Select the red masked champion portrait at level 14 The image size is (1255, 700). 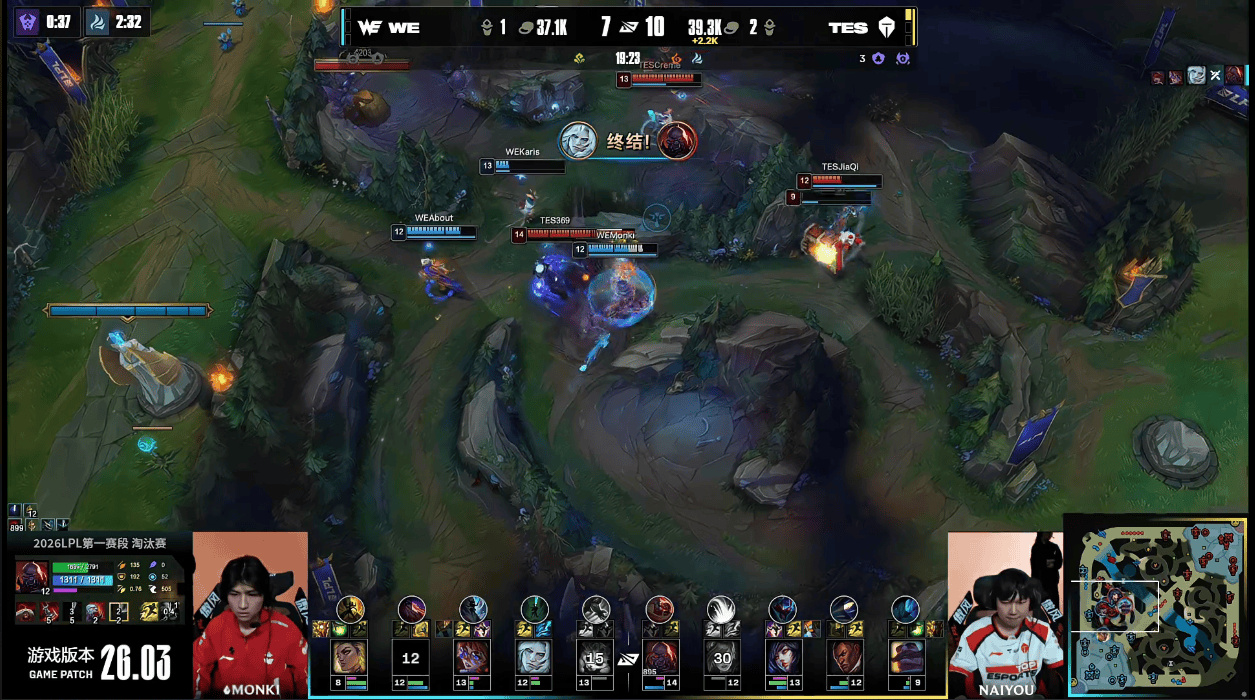(658, 658)
